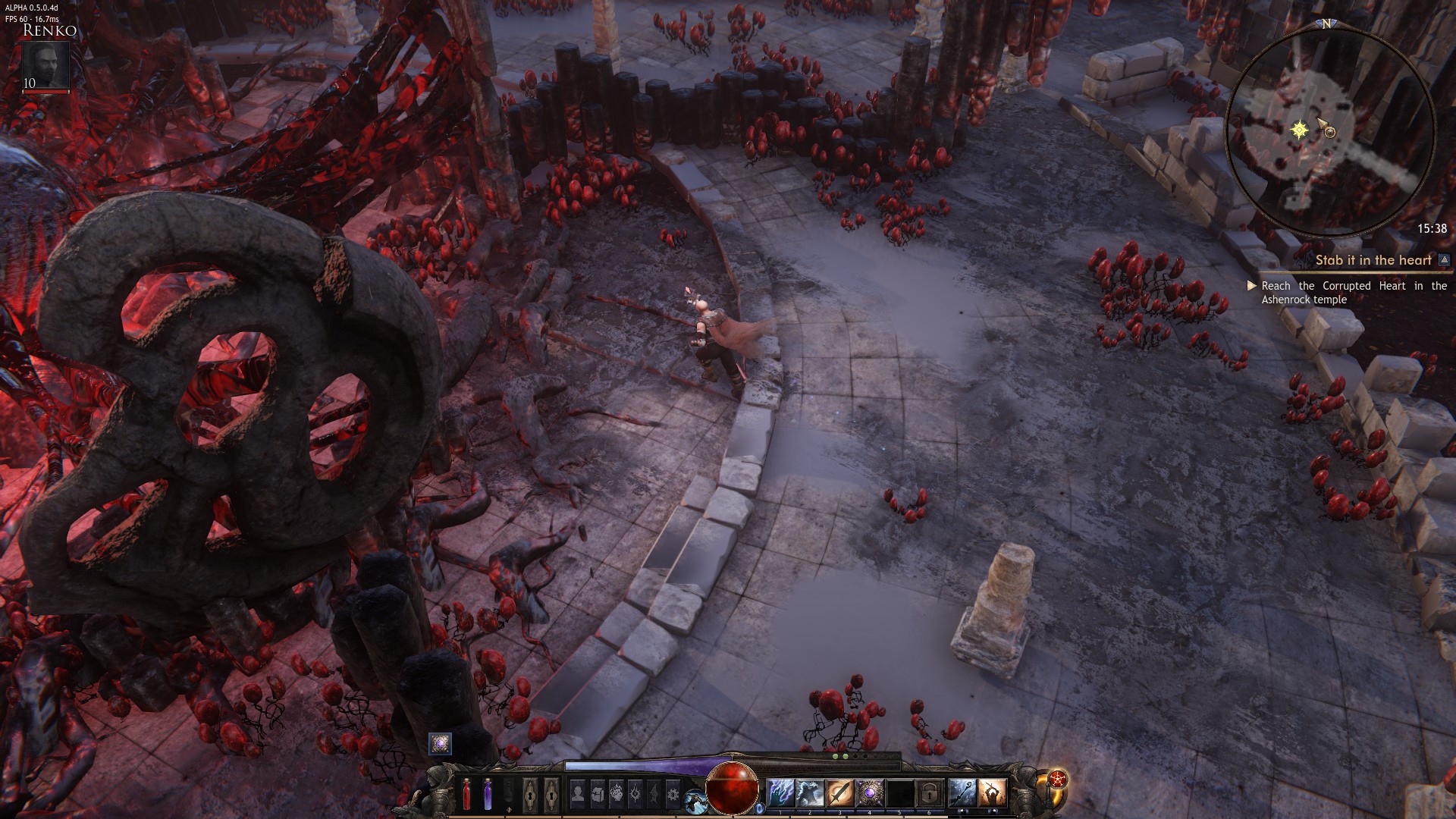
Task: Use the staff attack skill
Action: [962, 793]
